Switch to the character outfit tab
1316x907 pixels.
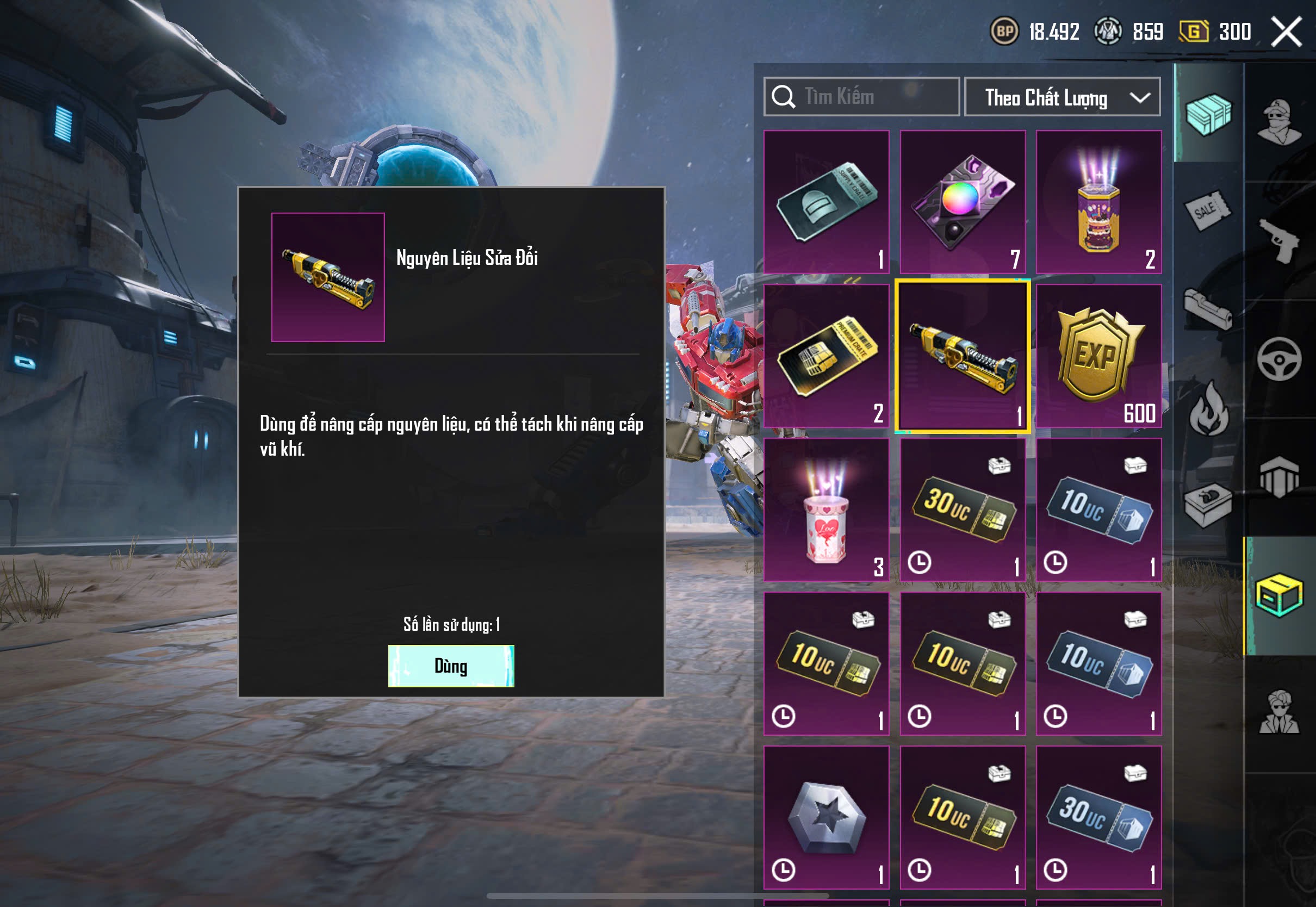pyautogui.click(x=1279, y=121)
